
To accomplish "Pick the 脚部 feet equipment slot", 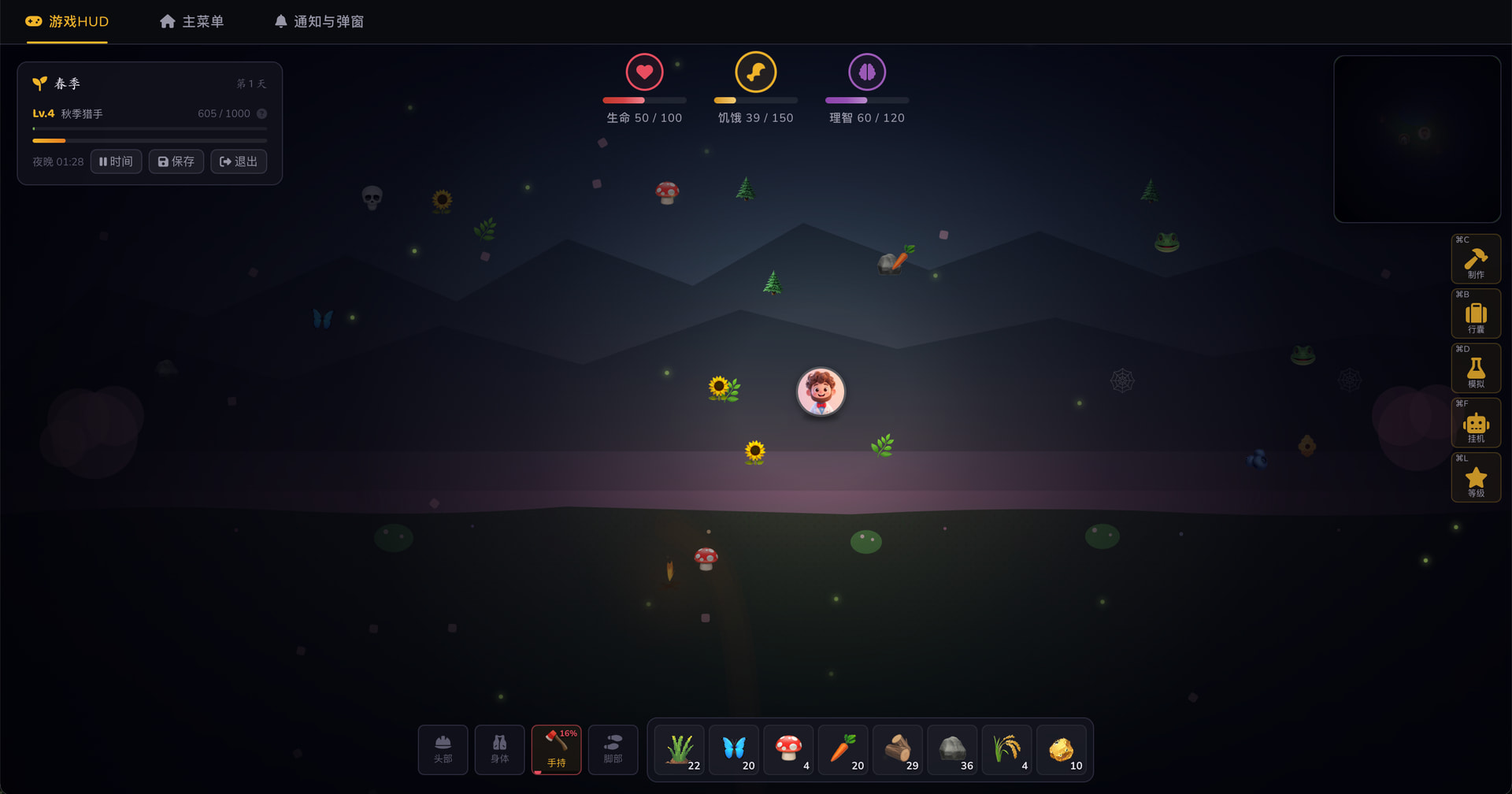I will [x=613, y=749].
